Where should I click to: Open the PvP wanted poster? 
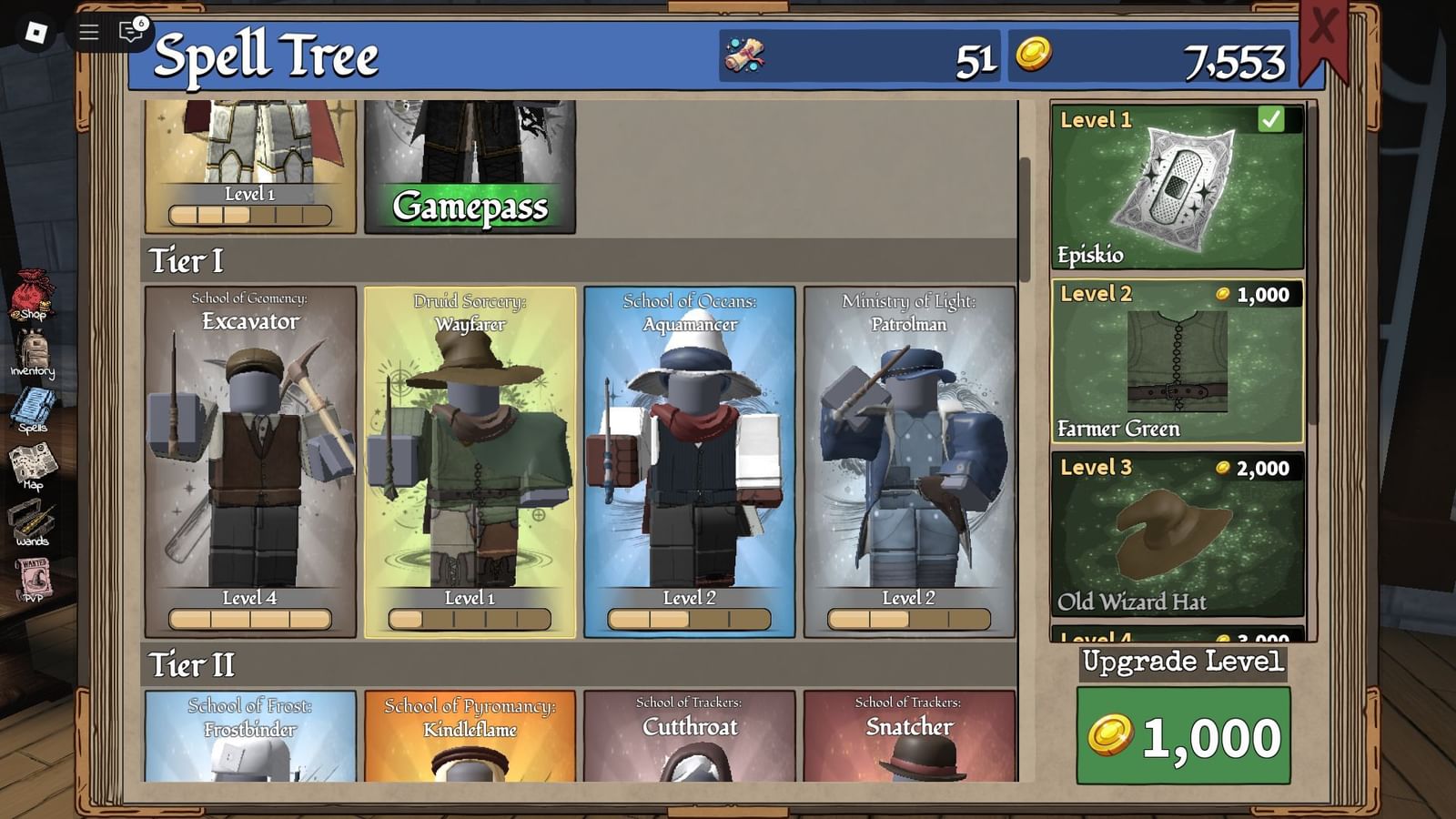[32, 576]
